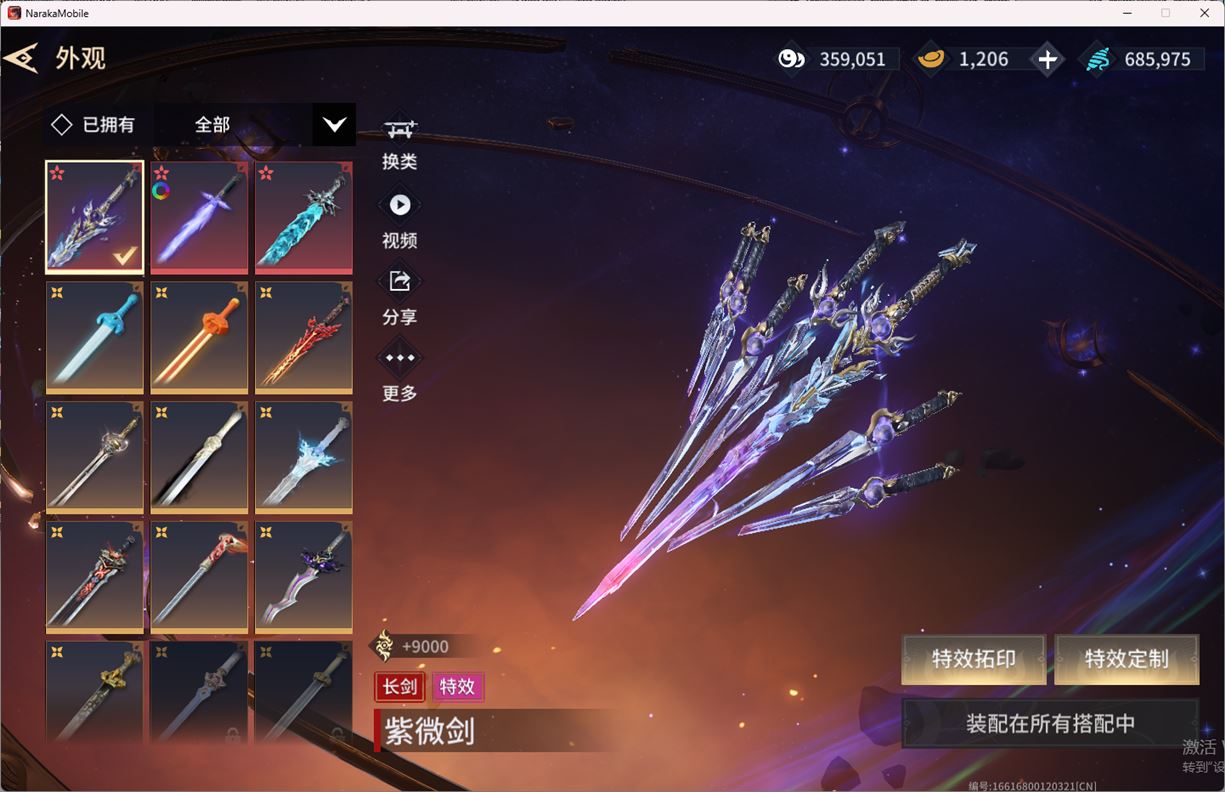This screenshot has width=1225, height=792.
Task: Choose the red flame-patterned sword skin
Action: pos(303,336)
